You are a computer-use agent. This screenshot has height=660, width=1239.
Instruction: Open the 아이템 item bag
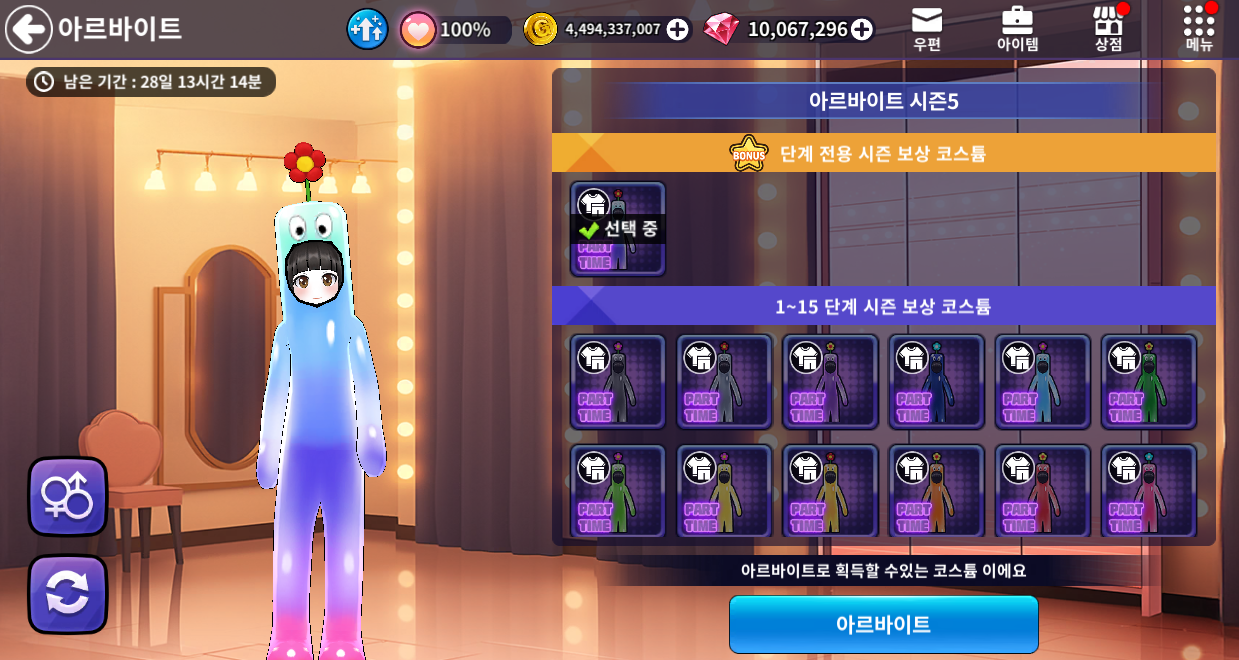pyautogui.click(x=1017, y=29)
